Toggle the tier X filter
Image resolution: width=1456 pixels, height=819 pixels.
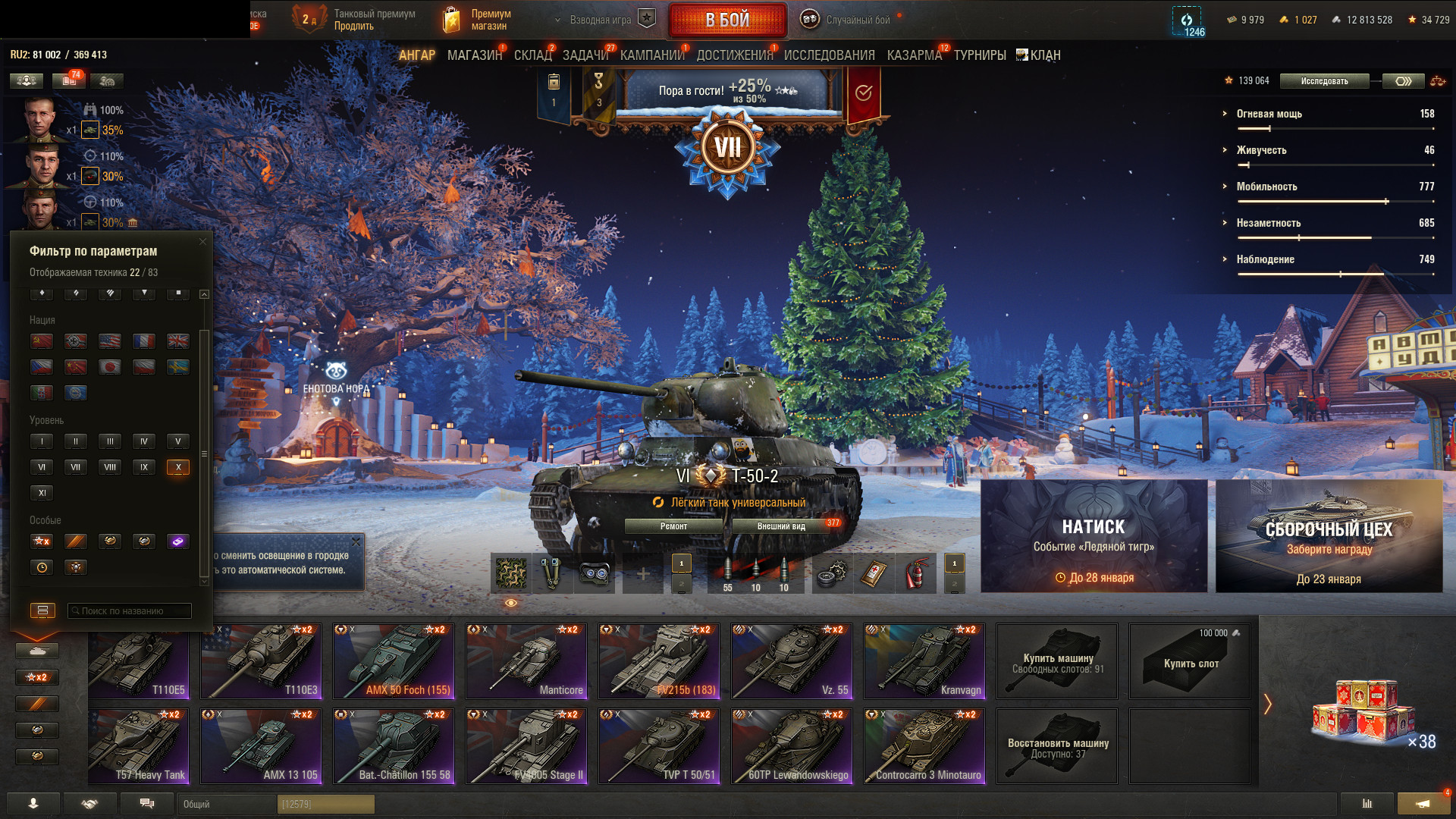tap(178, 467)
